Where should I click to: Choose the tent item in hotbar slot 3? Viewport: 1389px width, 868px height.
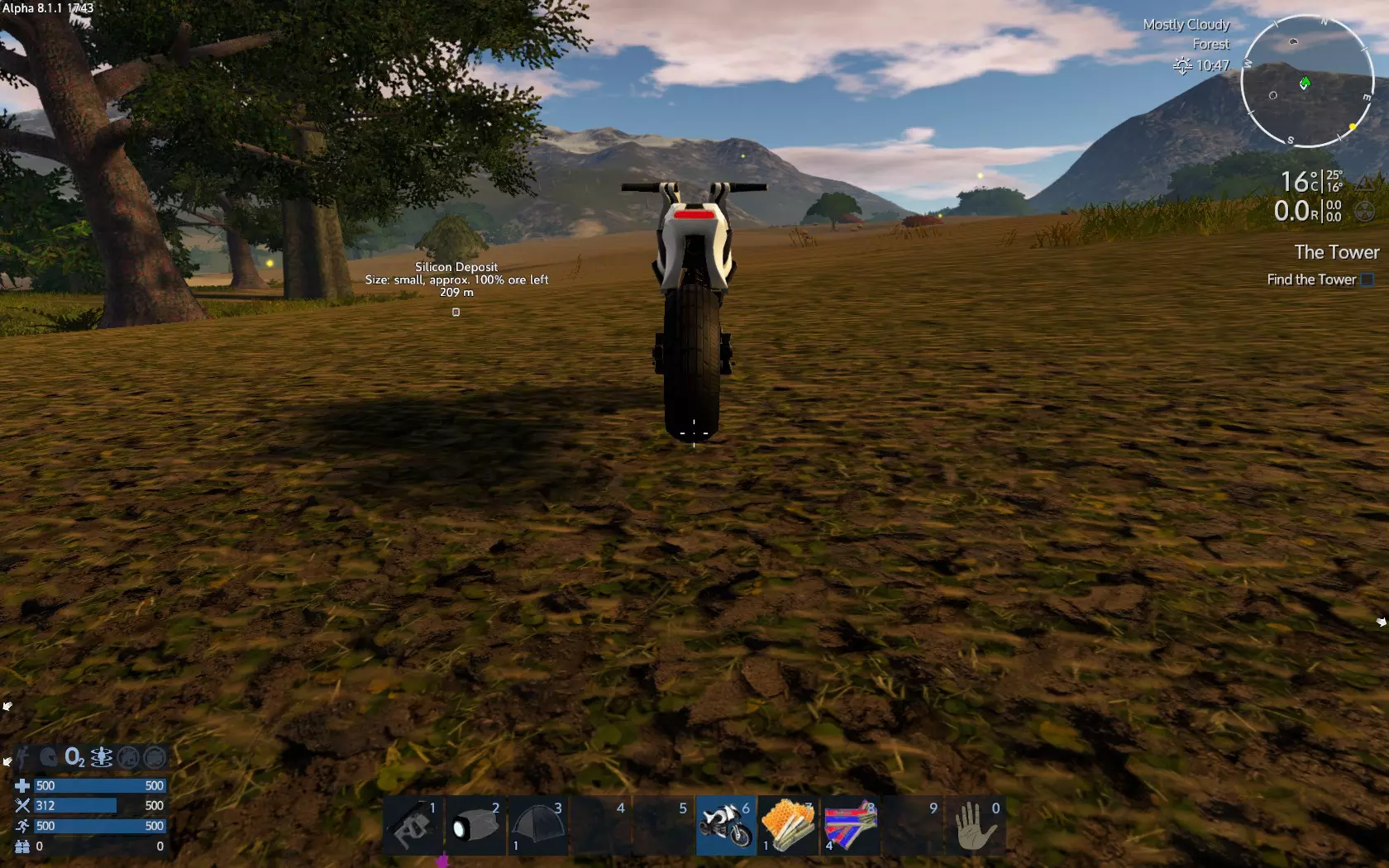point(537,825)
